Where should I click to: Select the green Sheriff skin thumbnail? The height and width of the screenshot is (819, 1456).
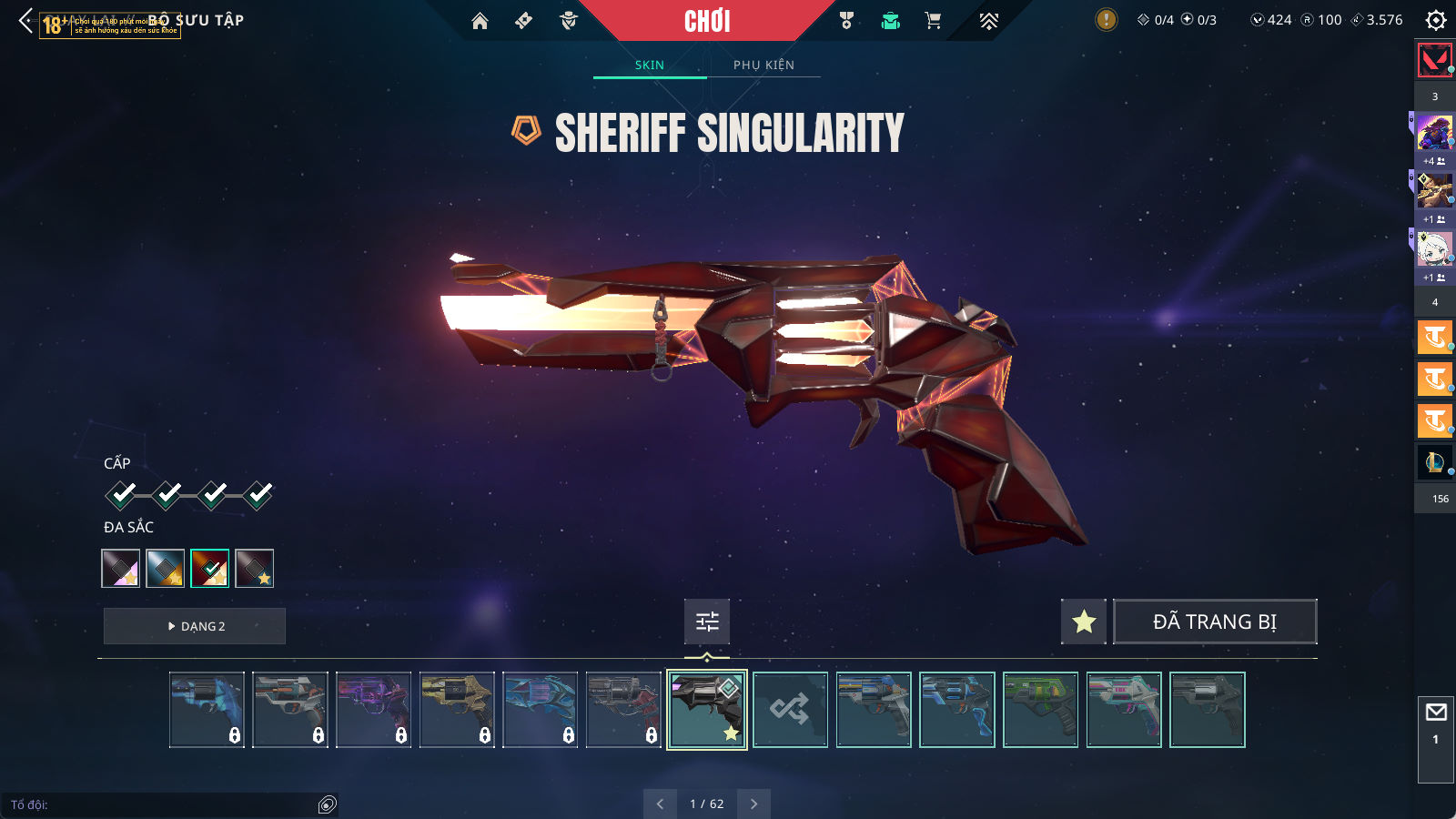pyautogui.click(x=1040, y=710)
